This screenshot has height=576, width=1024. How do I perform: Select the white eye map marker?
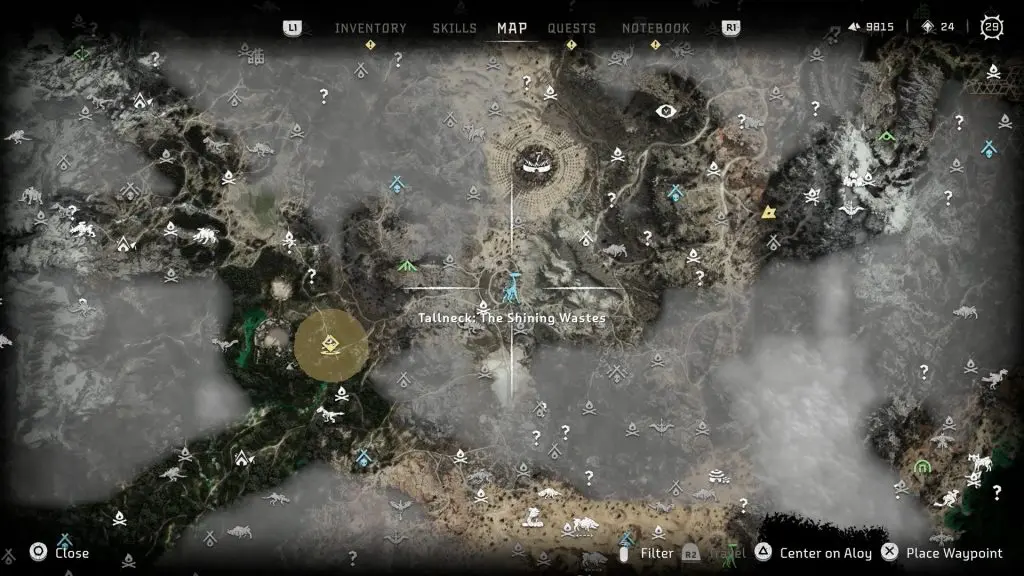click(x=665, y=111)
